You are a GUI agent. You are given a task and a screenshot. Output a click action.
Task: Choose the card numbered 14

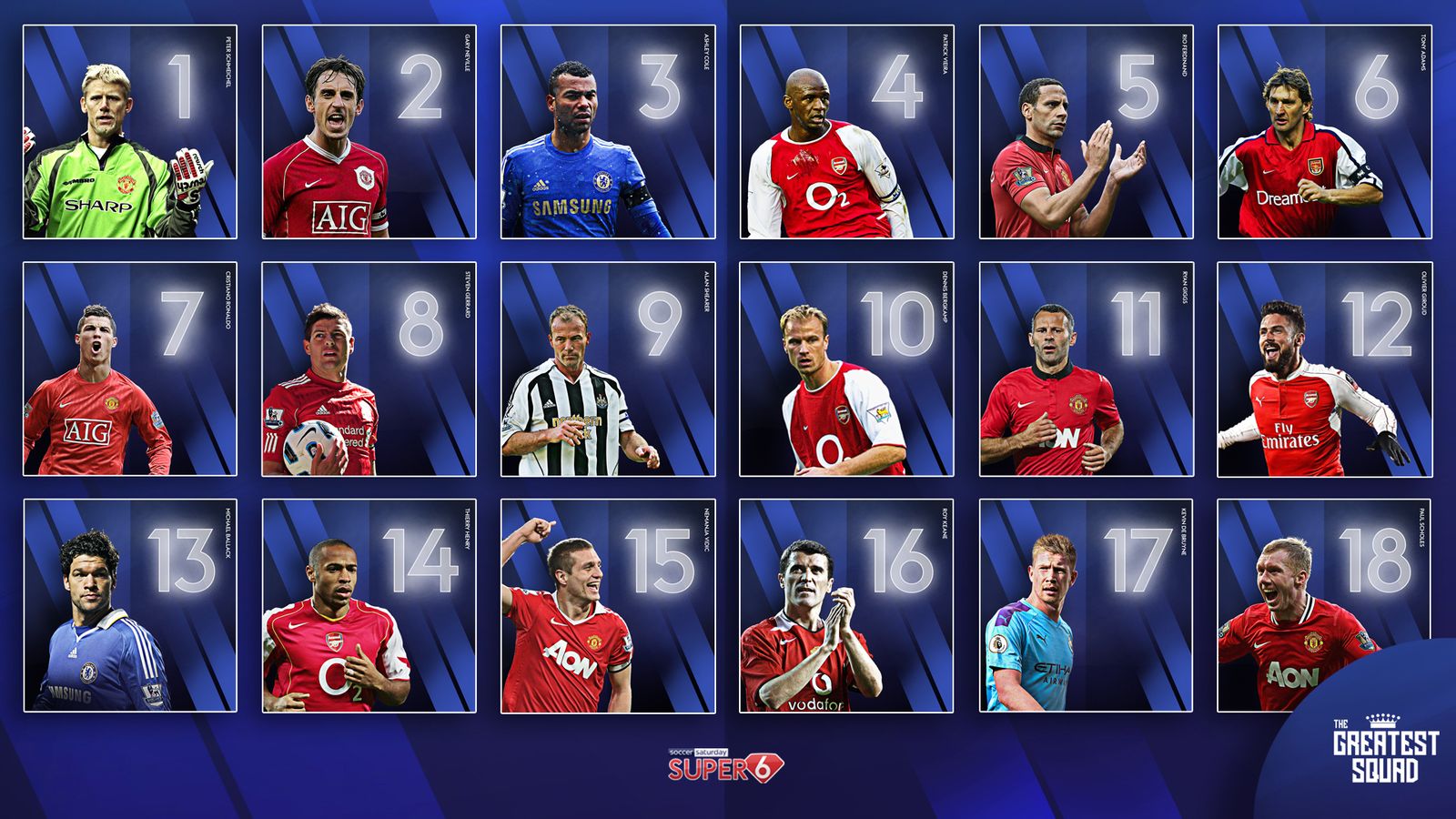tap(369, 605)
